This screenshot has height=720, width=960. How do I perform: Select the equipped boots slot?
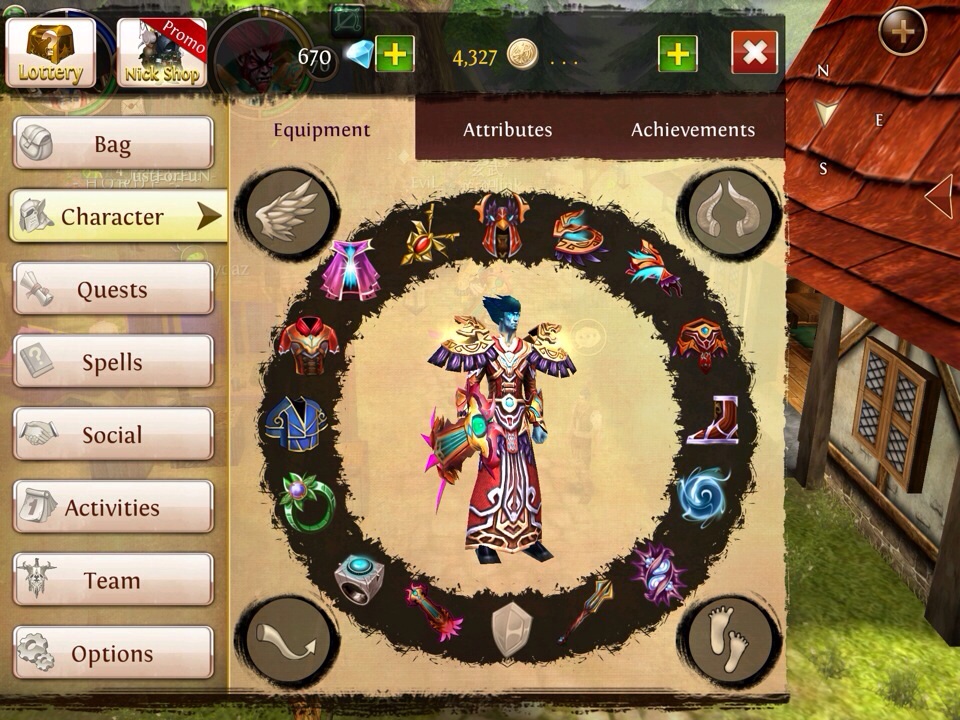[712, 421]
